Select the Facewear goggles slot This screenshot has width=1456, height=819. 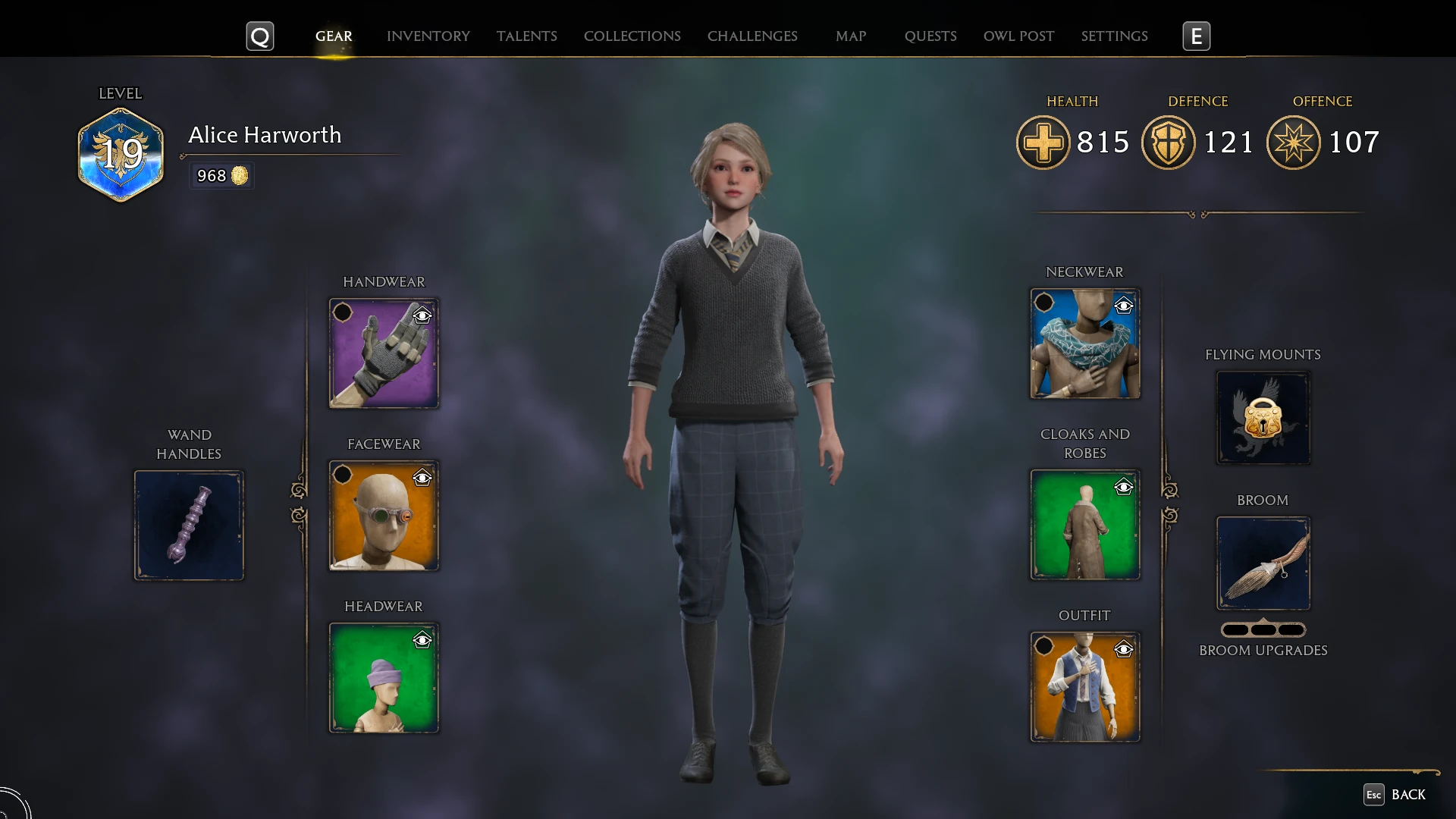click(383, 515)
